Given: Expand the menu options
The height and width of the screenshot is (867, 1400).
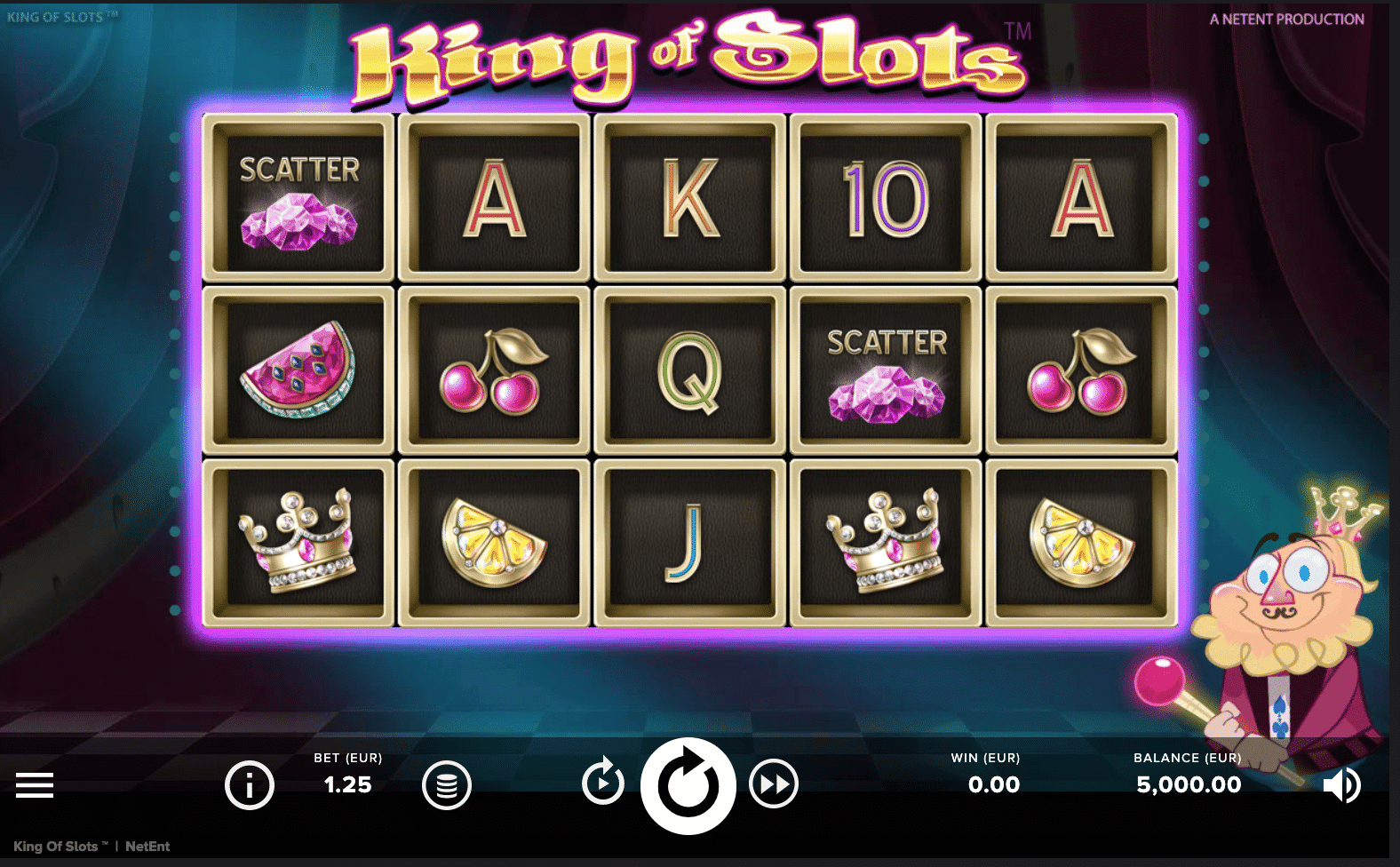Looking at the screenshot, I should [34, 785].
